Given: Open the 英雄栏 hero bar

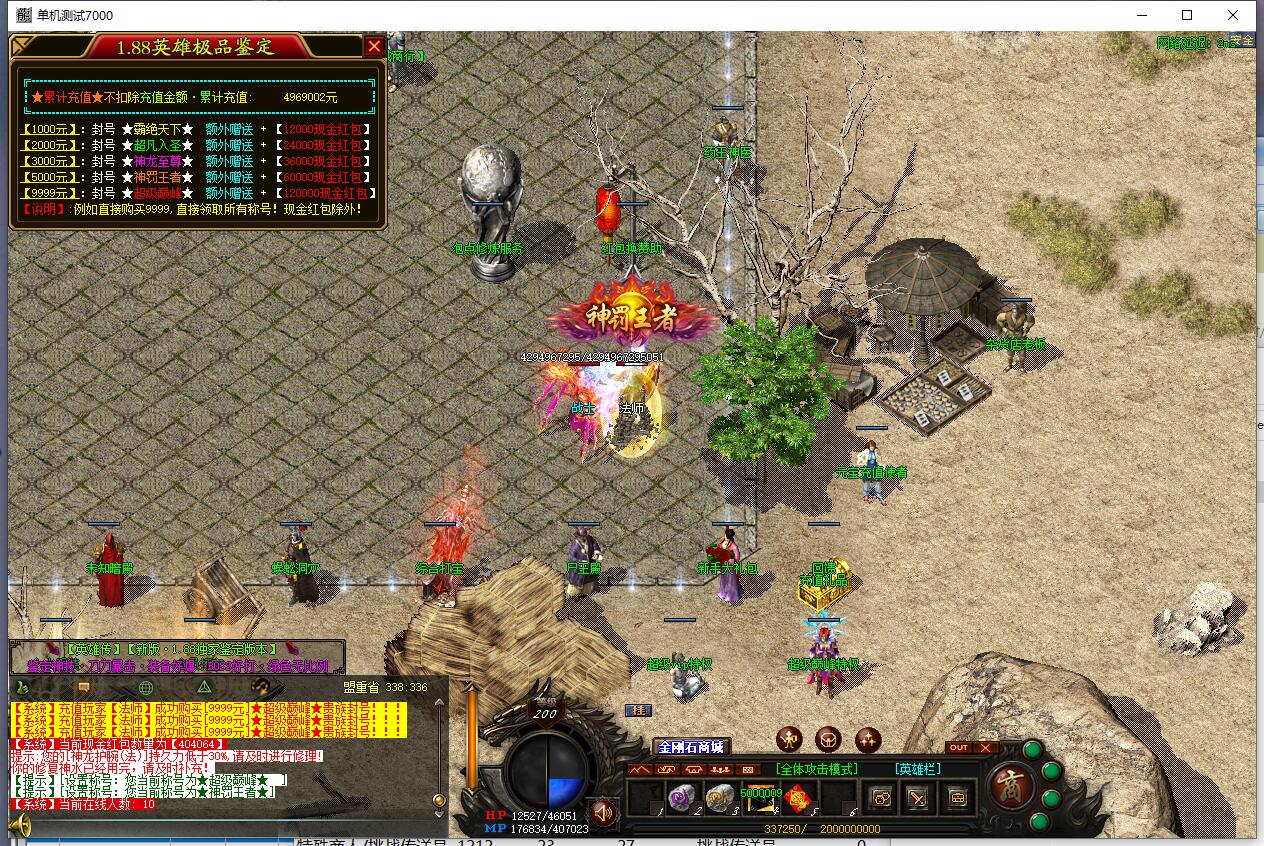Looking at the screenshot, I should click(x=918, y=769).
